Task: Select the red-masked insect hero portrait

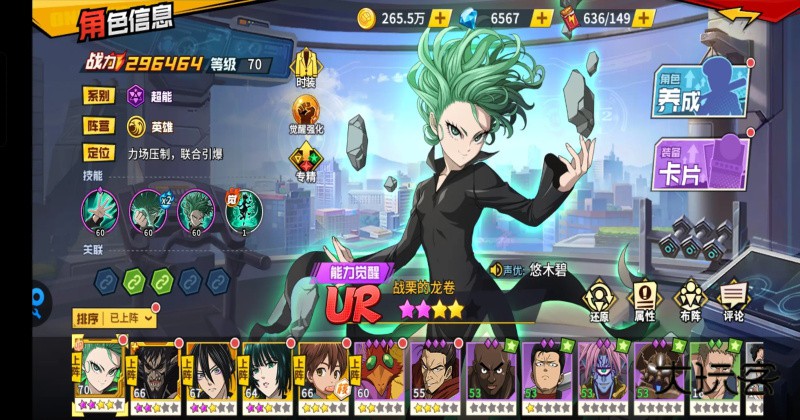Action: (x=375, y=374)
